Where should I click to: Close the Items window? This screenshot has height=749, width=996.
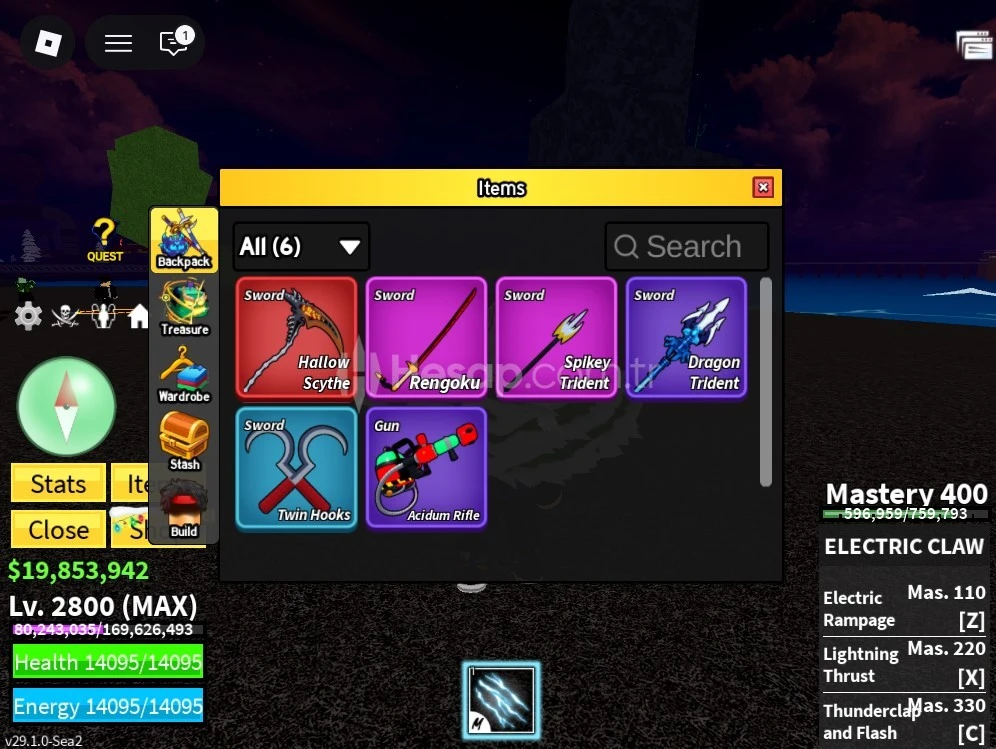click(x=763, y=188)
